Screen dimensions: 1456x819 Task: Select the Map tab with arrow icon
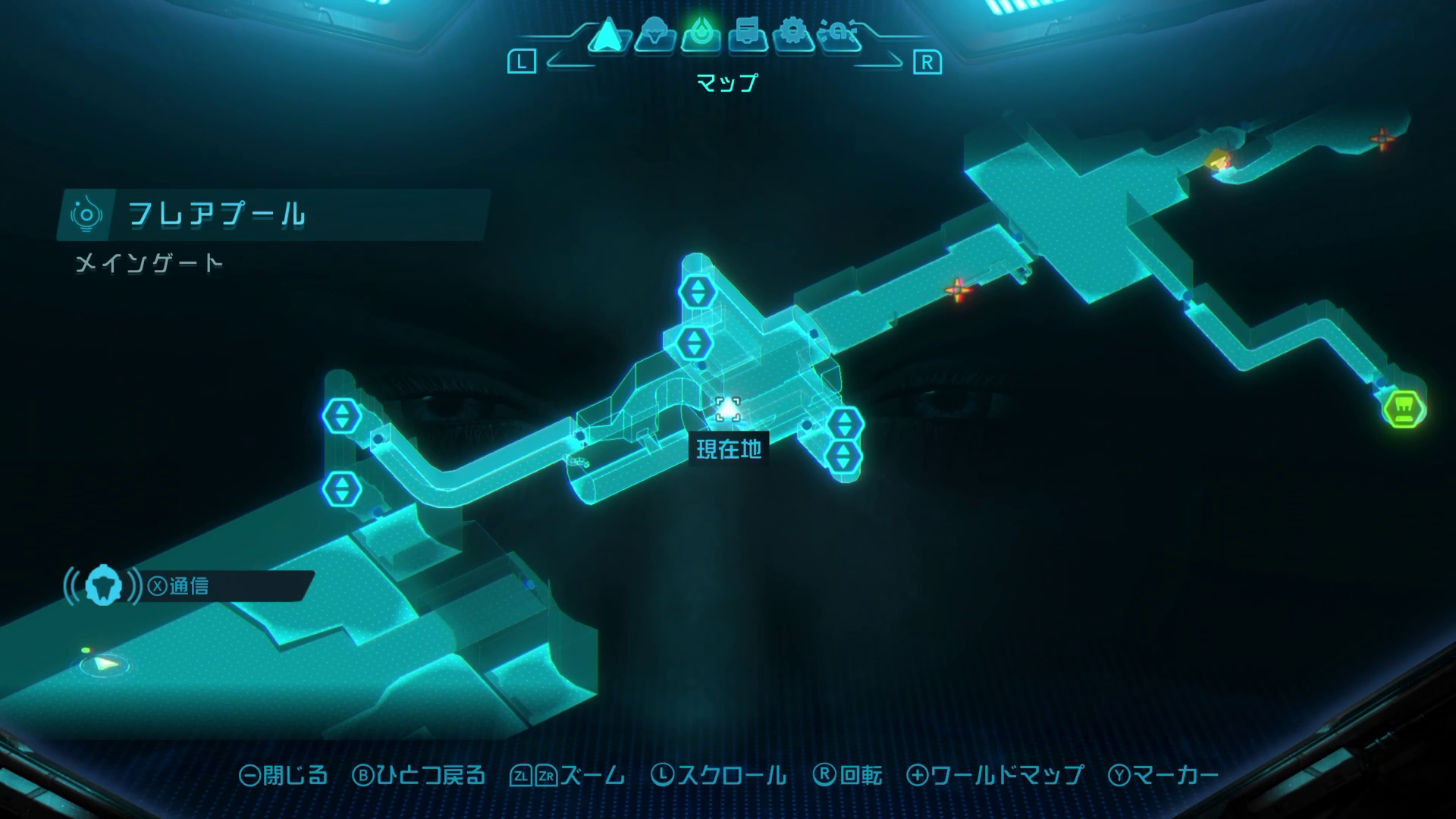click(607, 36)
